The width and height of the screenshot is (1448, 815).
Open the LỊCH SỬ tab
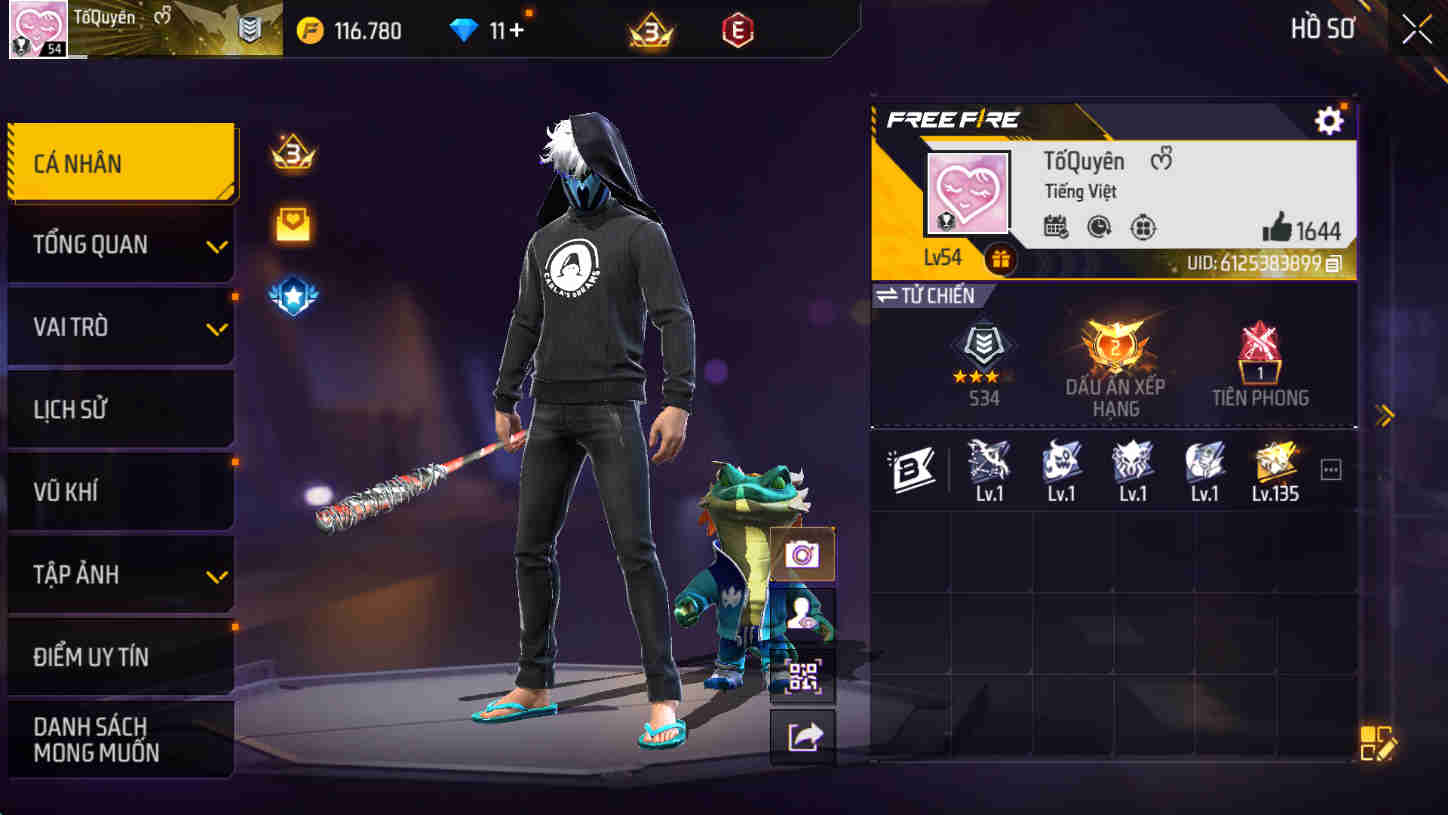120,408
